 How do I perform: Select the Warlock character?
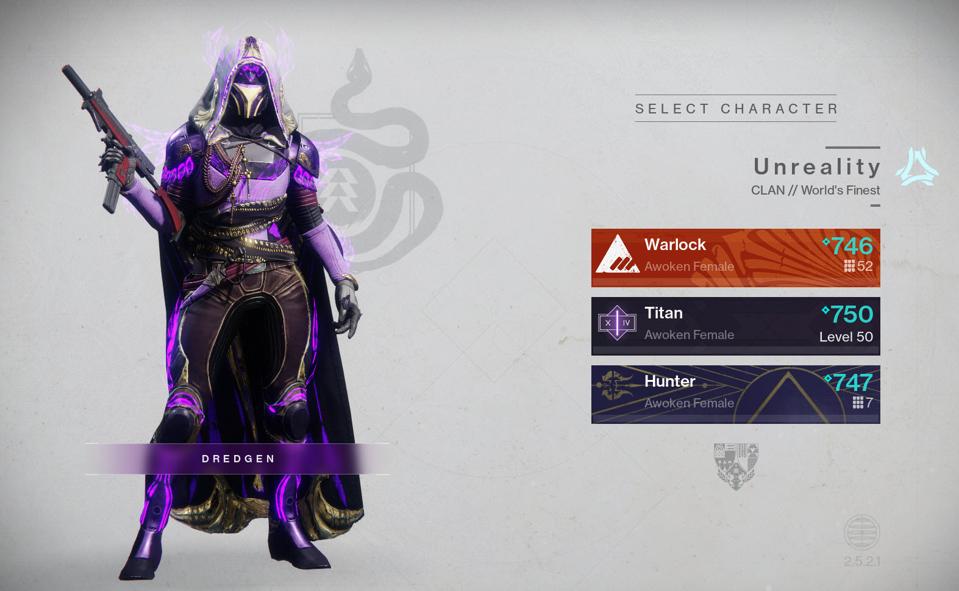(x=735, y=257)
